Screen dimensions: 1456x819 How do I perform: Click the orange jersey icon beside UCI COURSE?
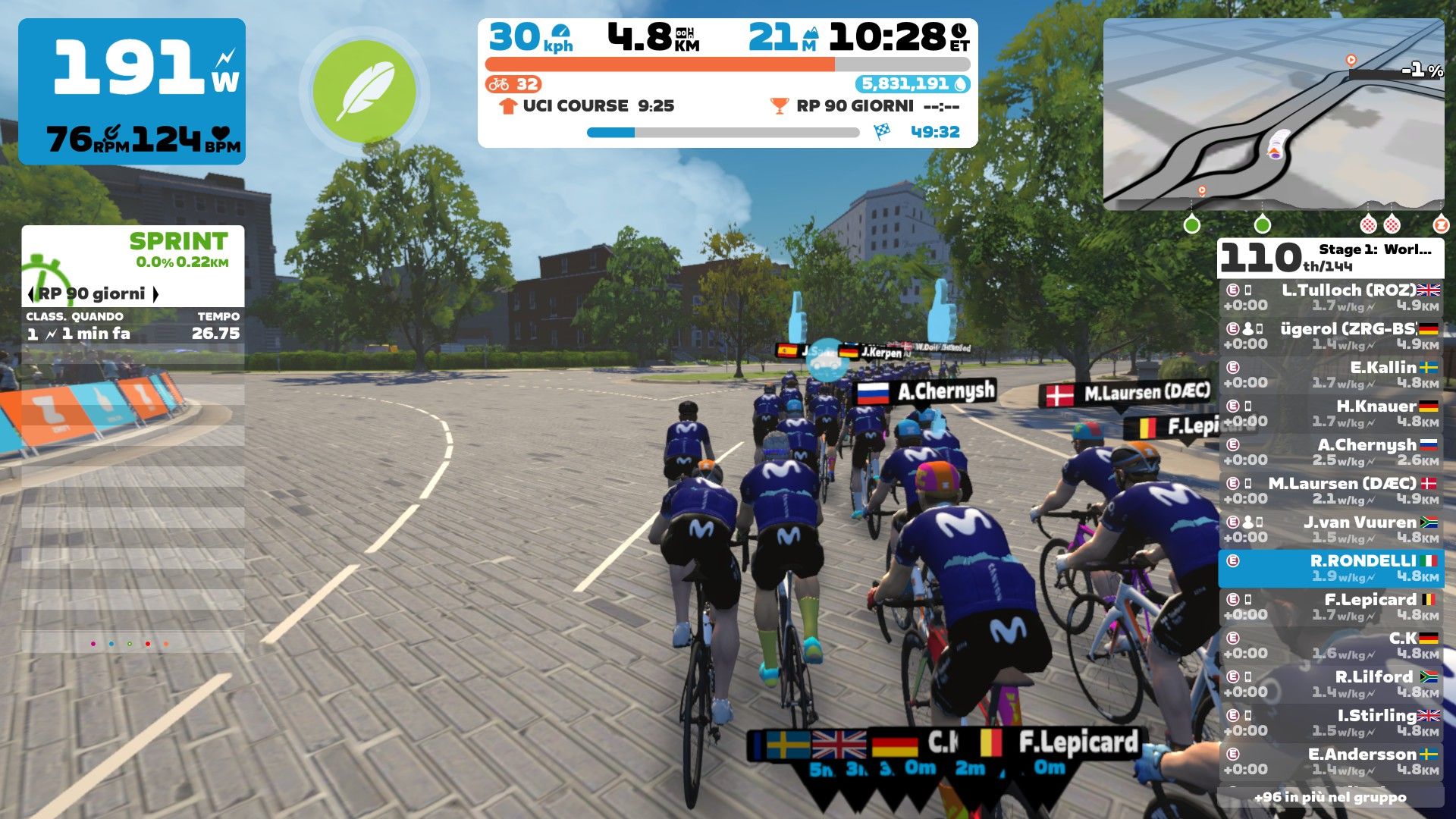point(507,106)
